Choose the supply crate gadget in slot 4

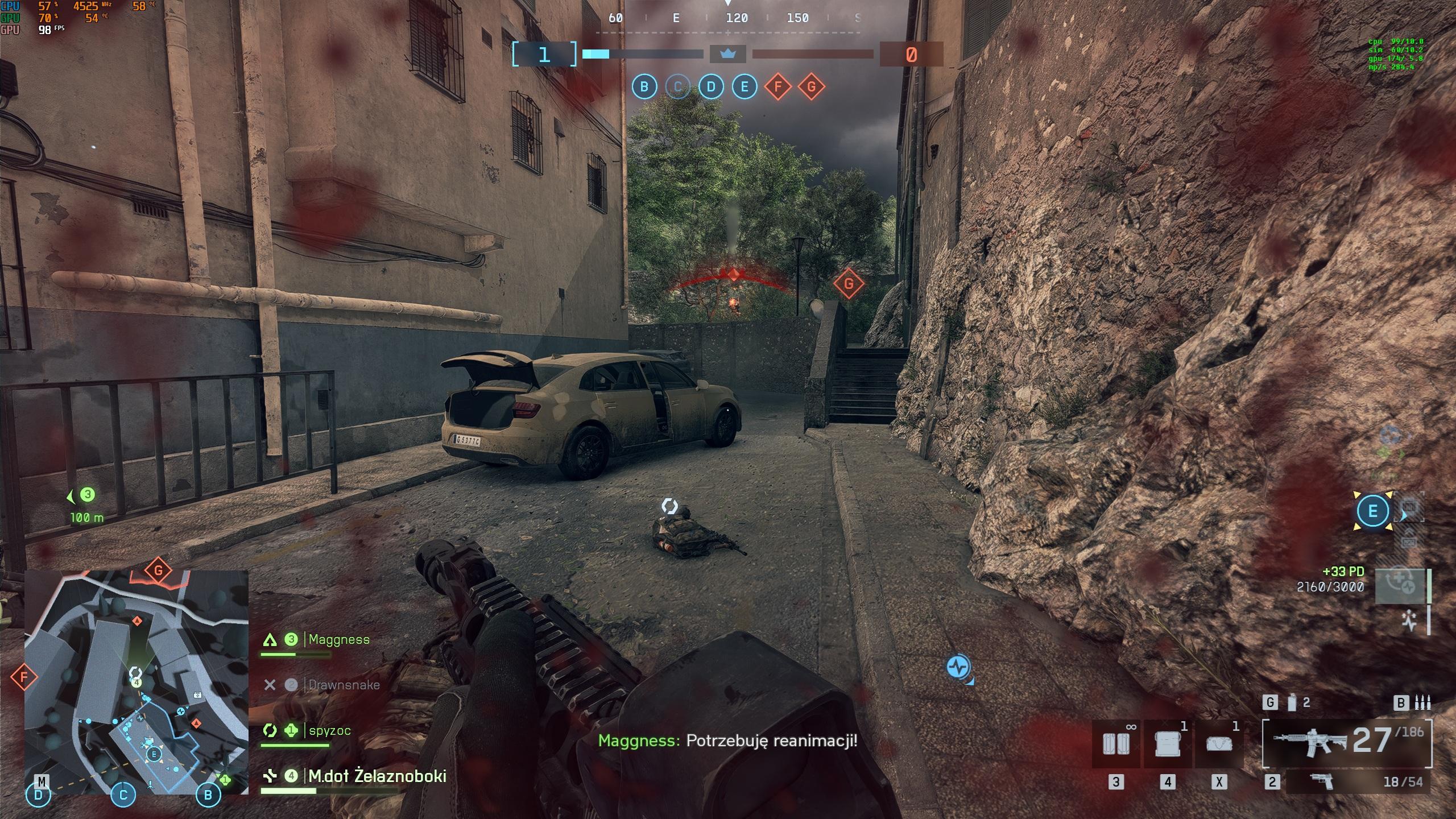click(x=1167, y=744)
